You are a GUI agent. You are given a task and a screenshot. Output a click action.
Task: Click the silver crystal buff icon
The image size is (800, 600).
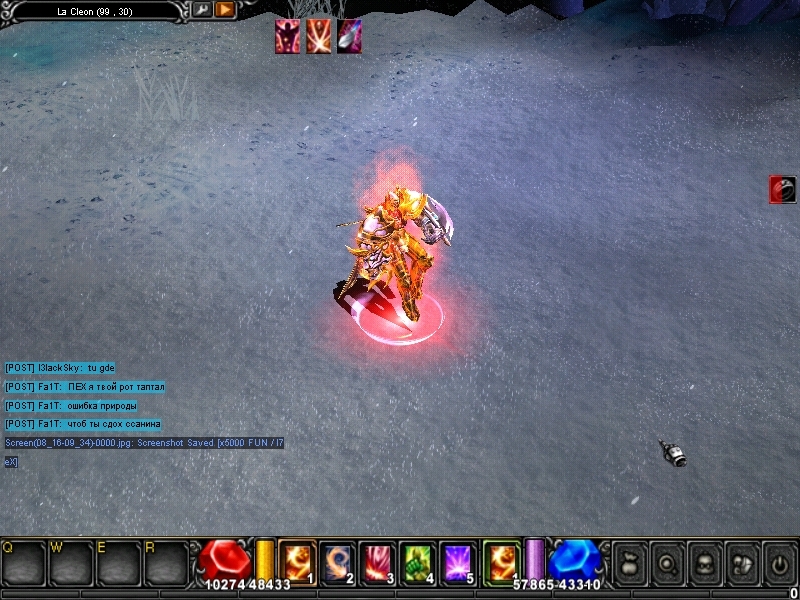point(349,36)
